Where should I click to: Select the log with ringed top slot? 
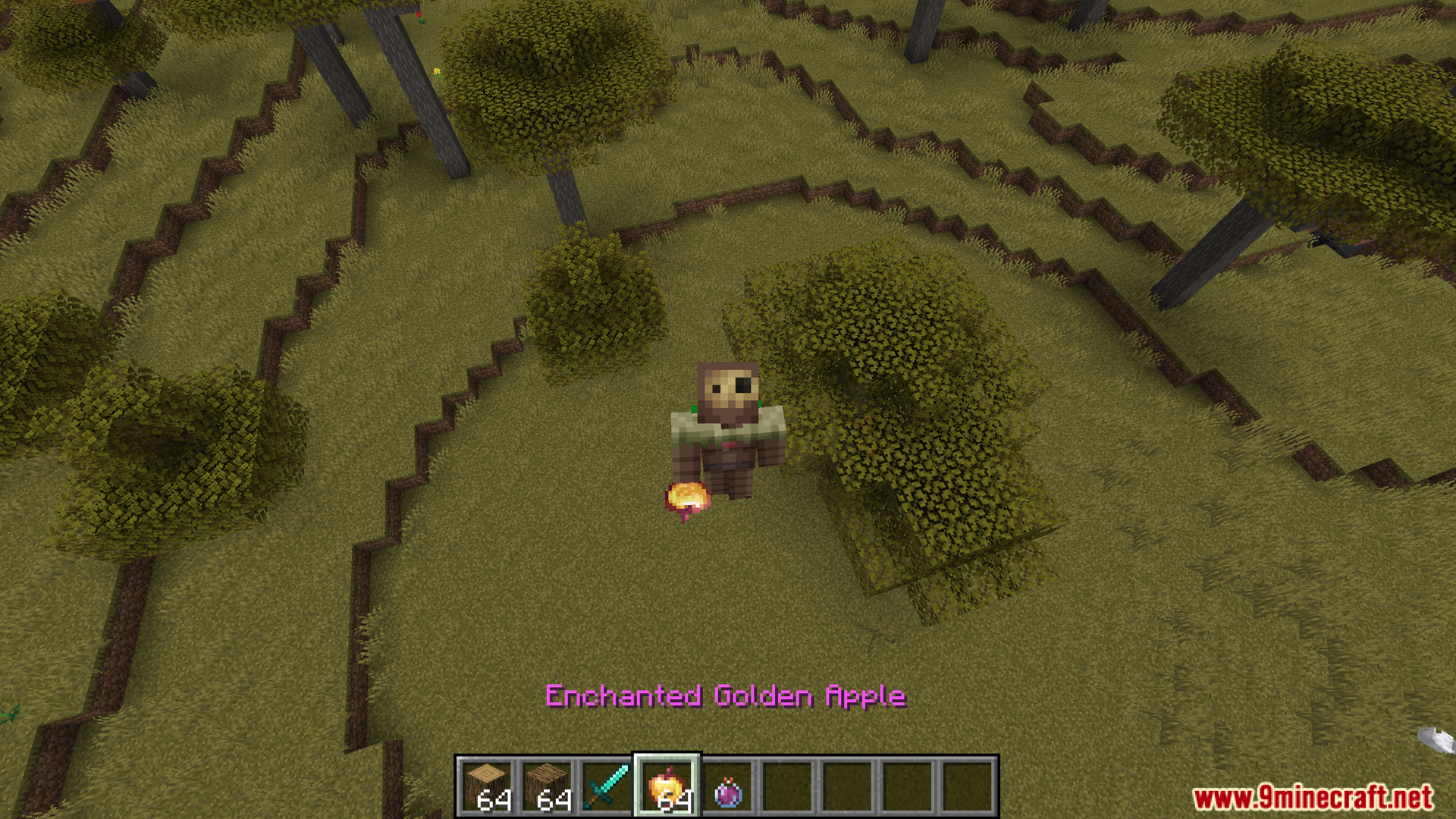[x=486, y=786]
